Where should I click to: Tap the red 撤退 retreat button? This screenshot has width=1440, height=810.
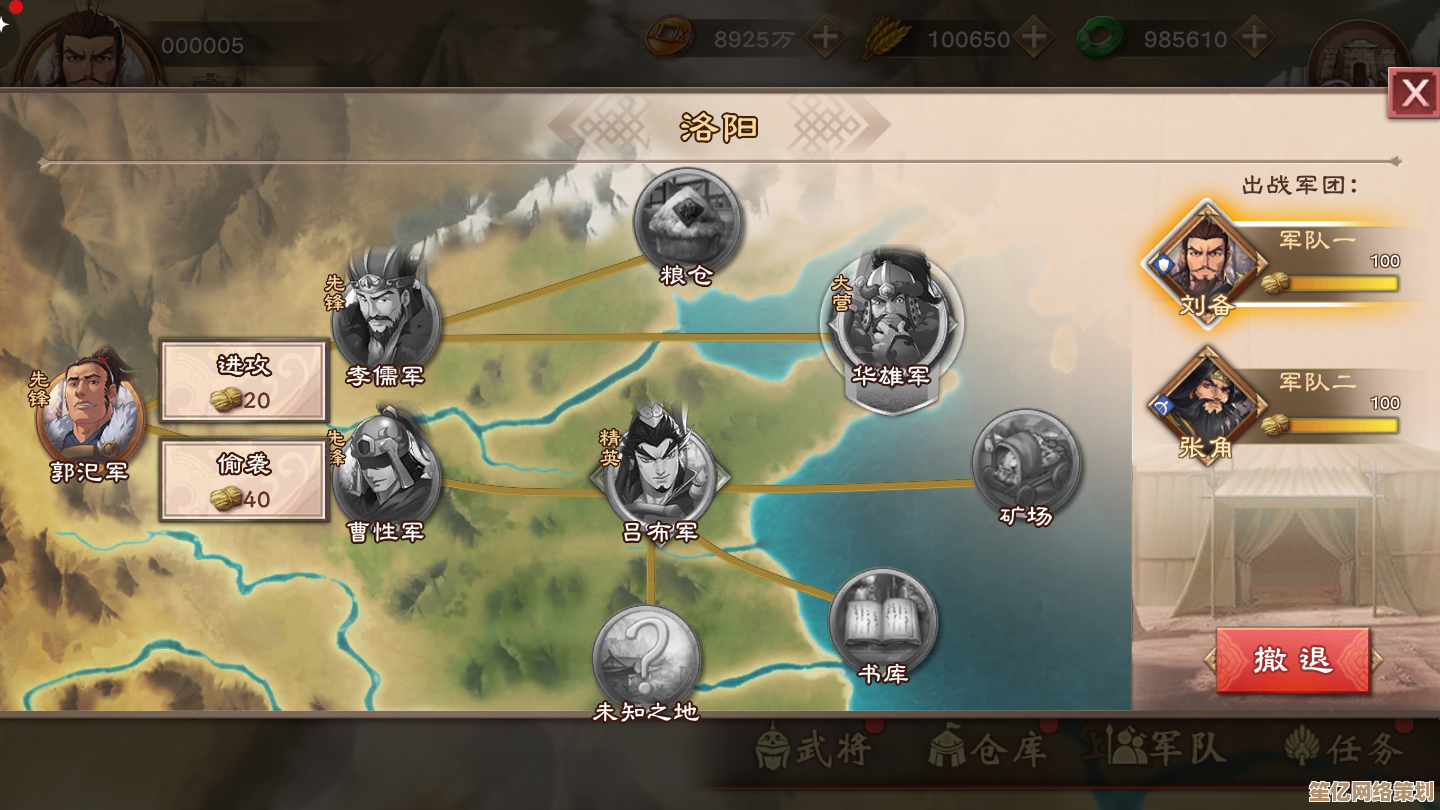[1292, 660]
